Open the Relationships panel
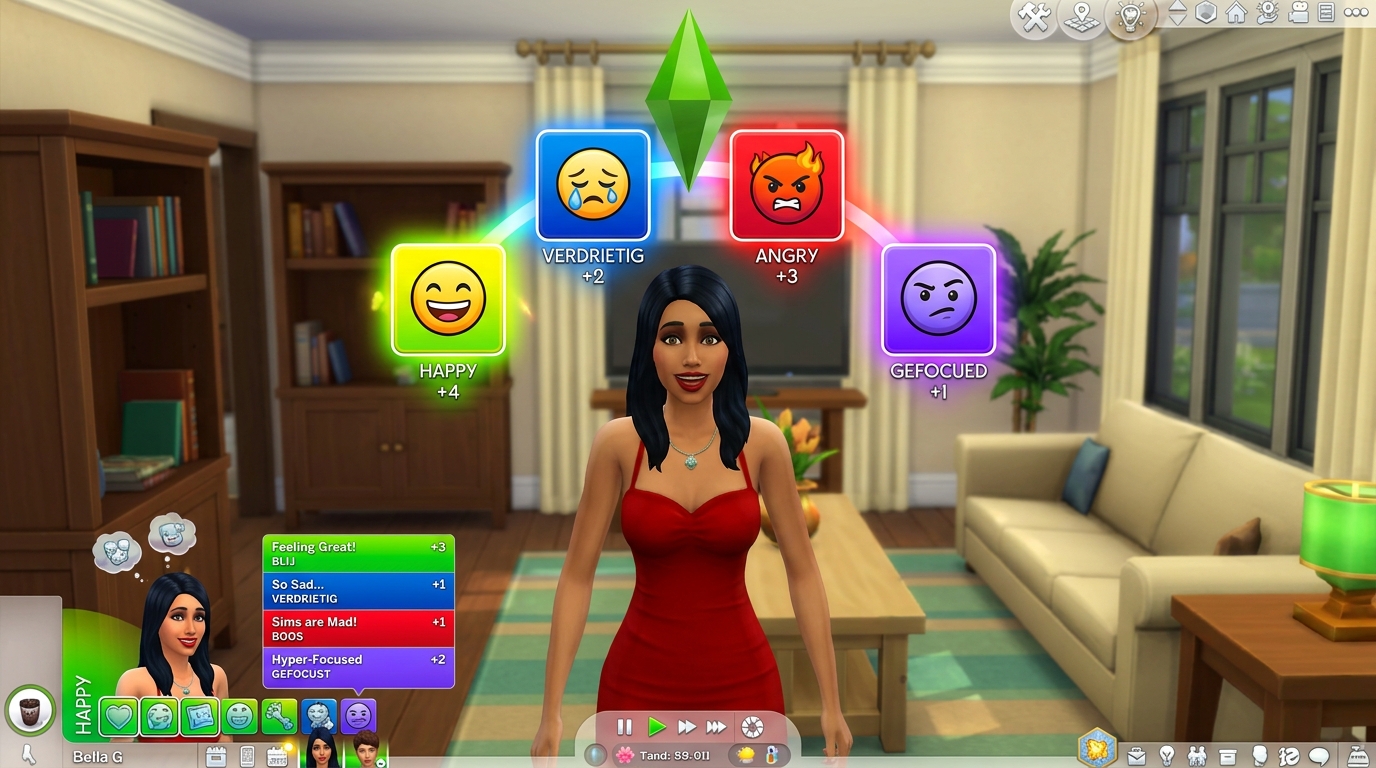This screenshot has height=768, width=1376. click(1197, 757)
